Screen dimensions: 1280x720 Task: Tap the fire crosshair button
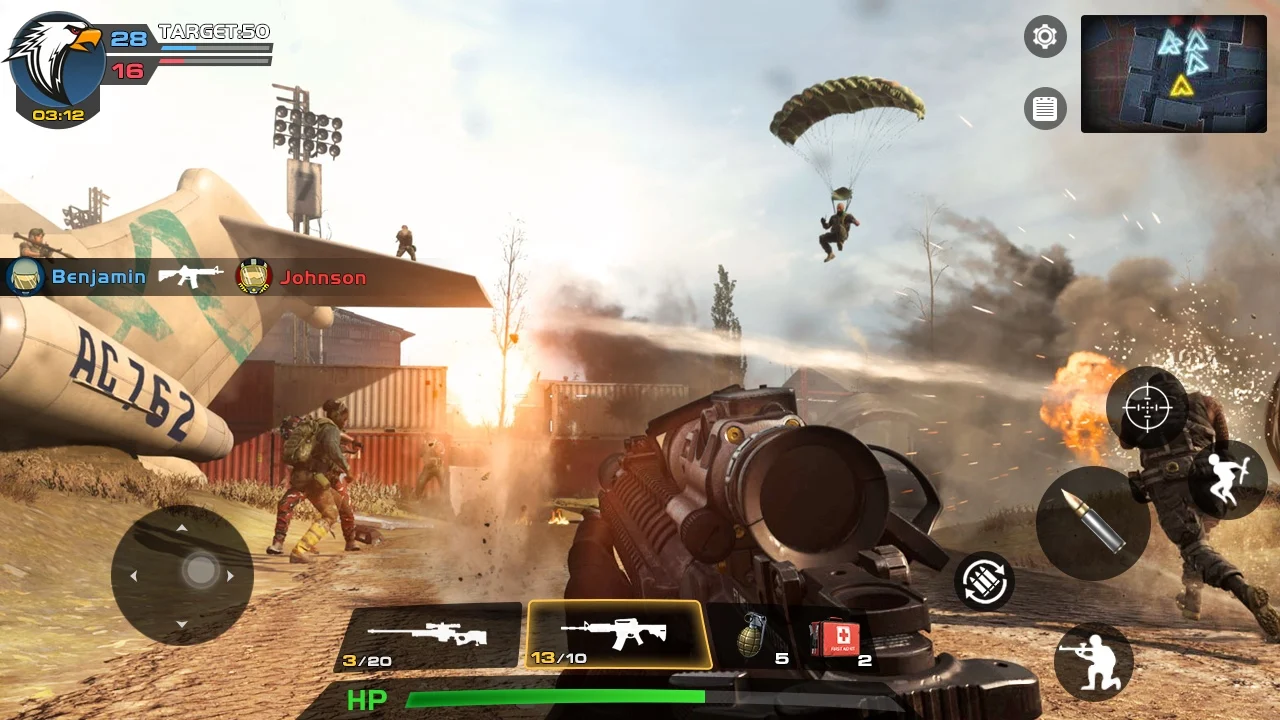pyautogui.click(x=1148, y=408)
